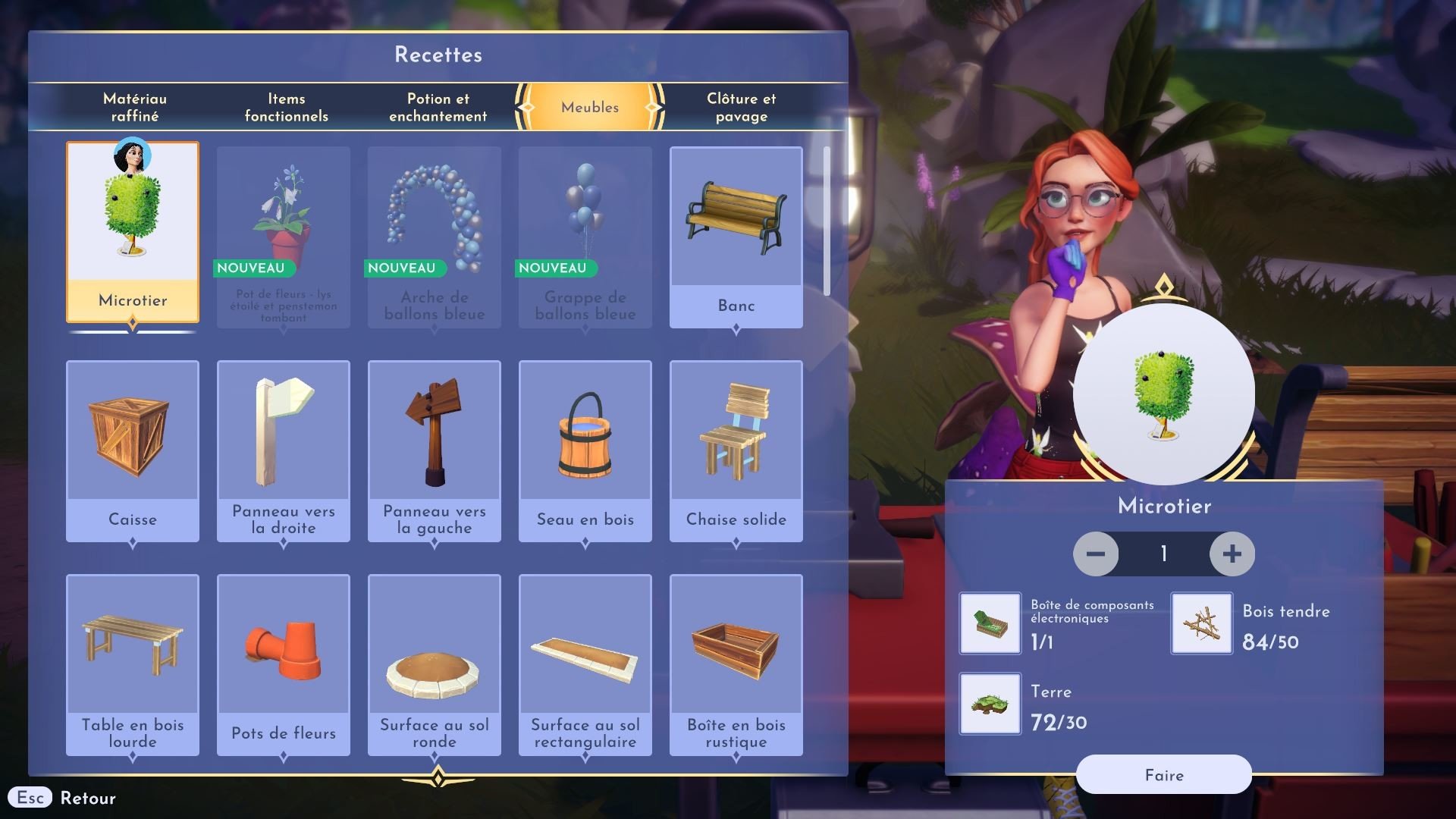Choose the Surface au sol ronde recipe
This screenshot has width=1456, height=819.
[x=434, y=664]
